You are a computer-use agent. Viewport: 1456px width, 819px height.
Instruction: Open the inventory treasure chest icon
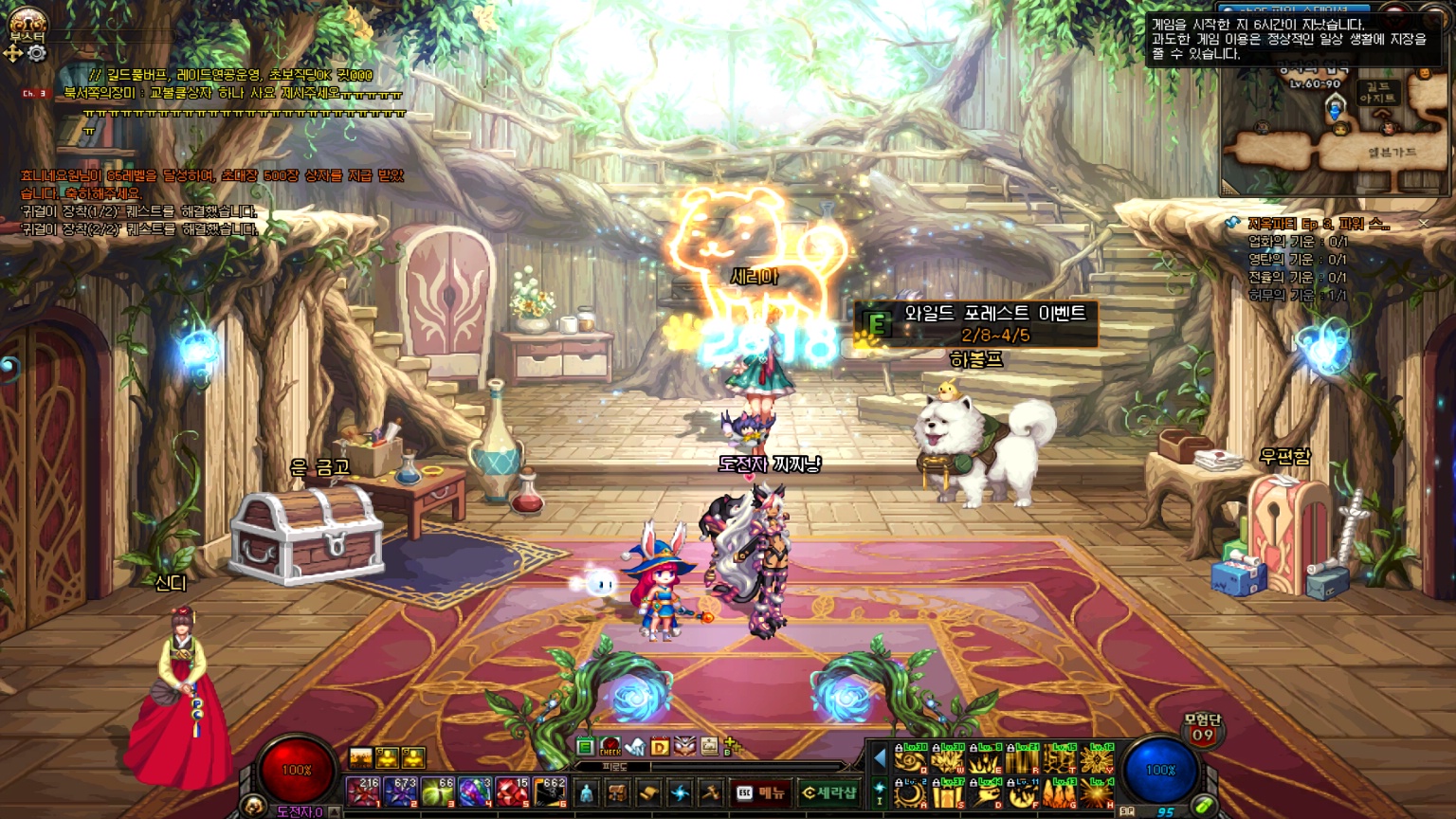click(x=617, y=793)
